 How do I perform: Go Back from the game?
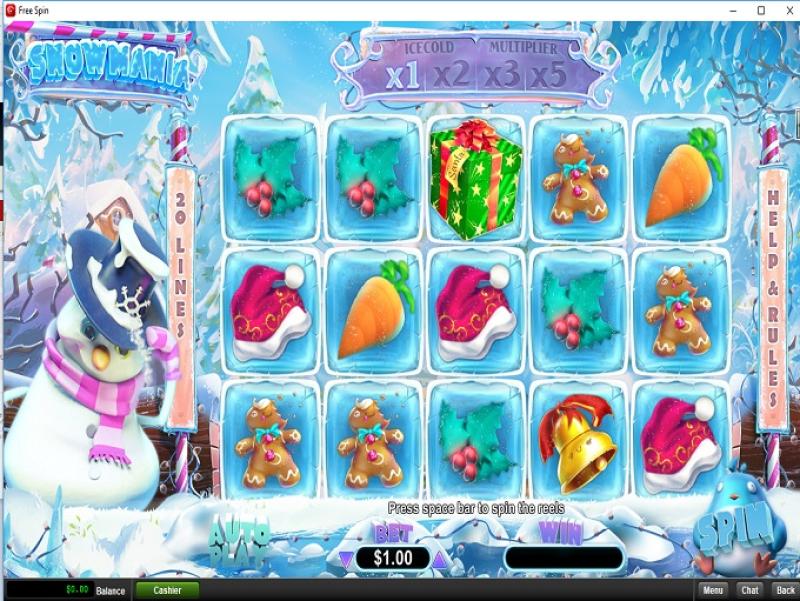(x=785, y=590)
